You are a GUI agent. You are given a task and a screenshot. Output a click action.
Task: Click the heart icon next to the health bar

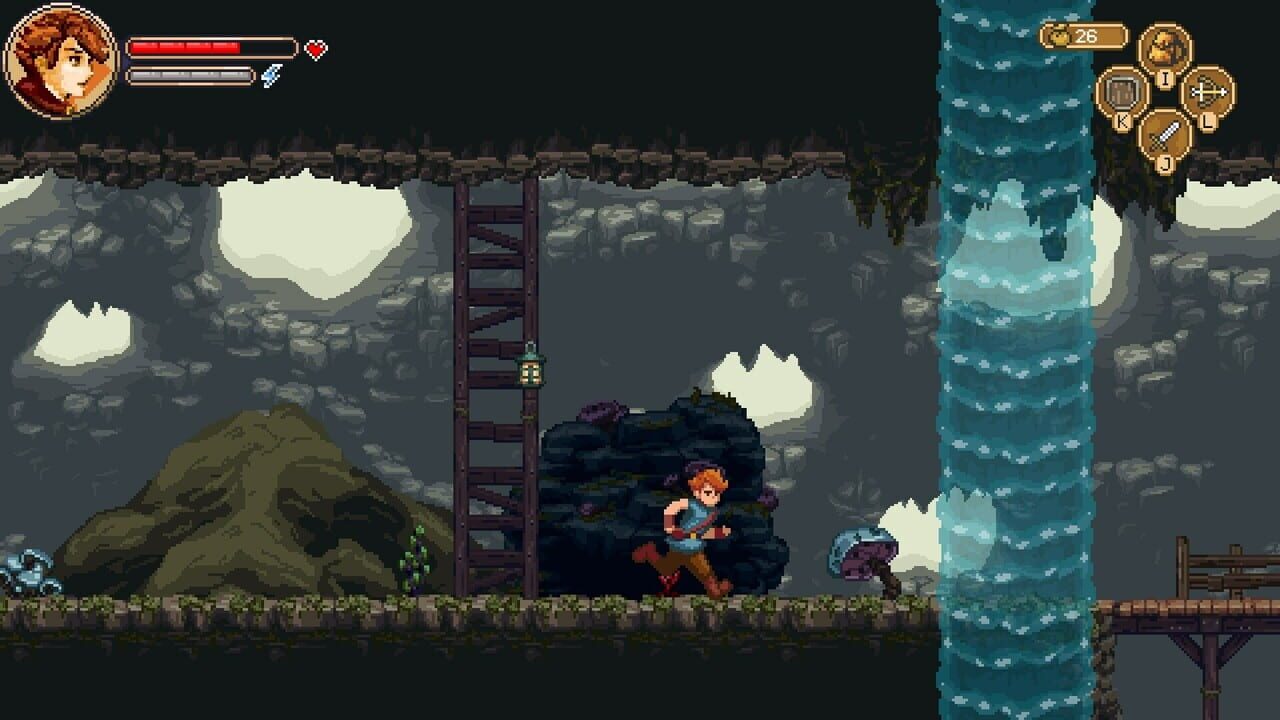tap(314, 48)
